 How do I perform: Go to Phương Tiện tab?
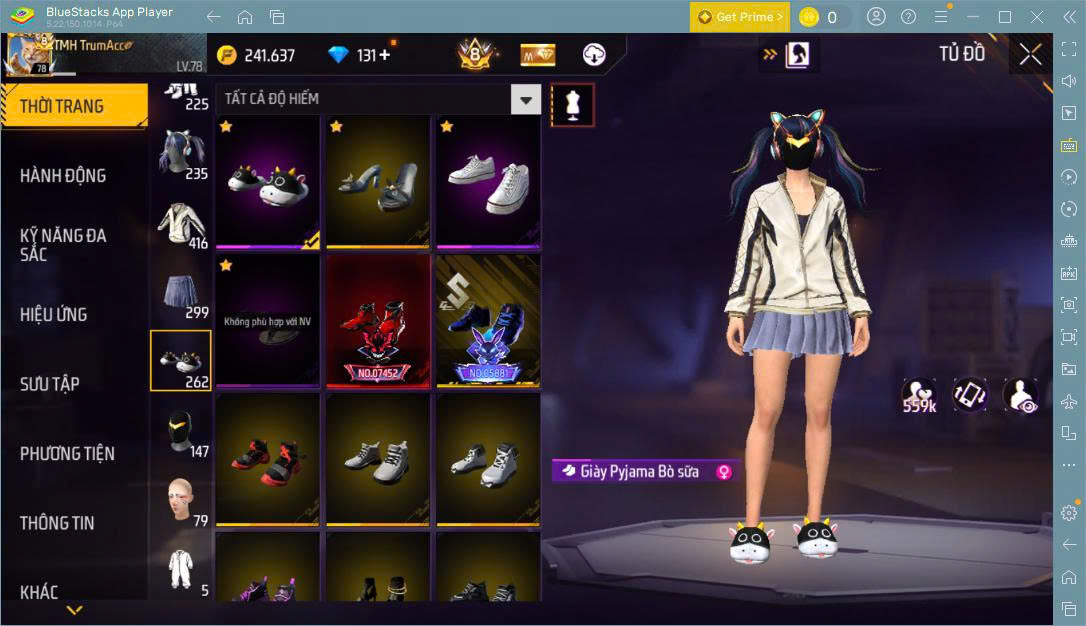(67, 453)
